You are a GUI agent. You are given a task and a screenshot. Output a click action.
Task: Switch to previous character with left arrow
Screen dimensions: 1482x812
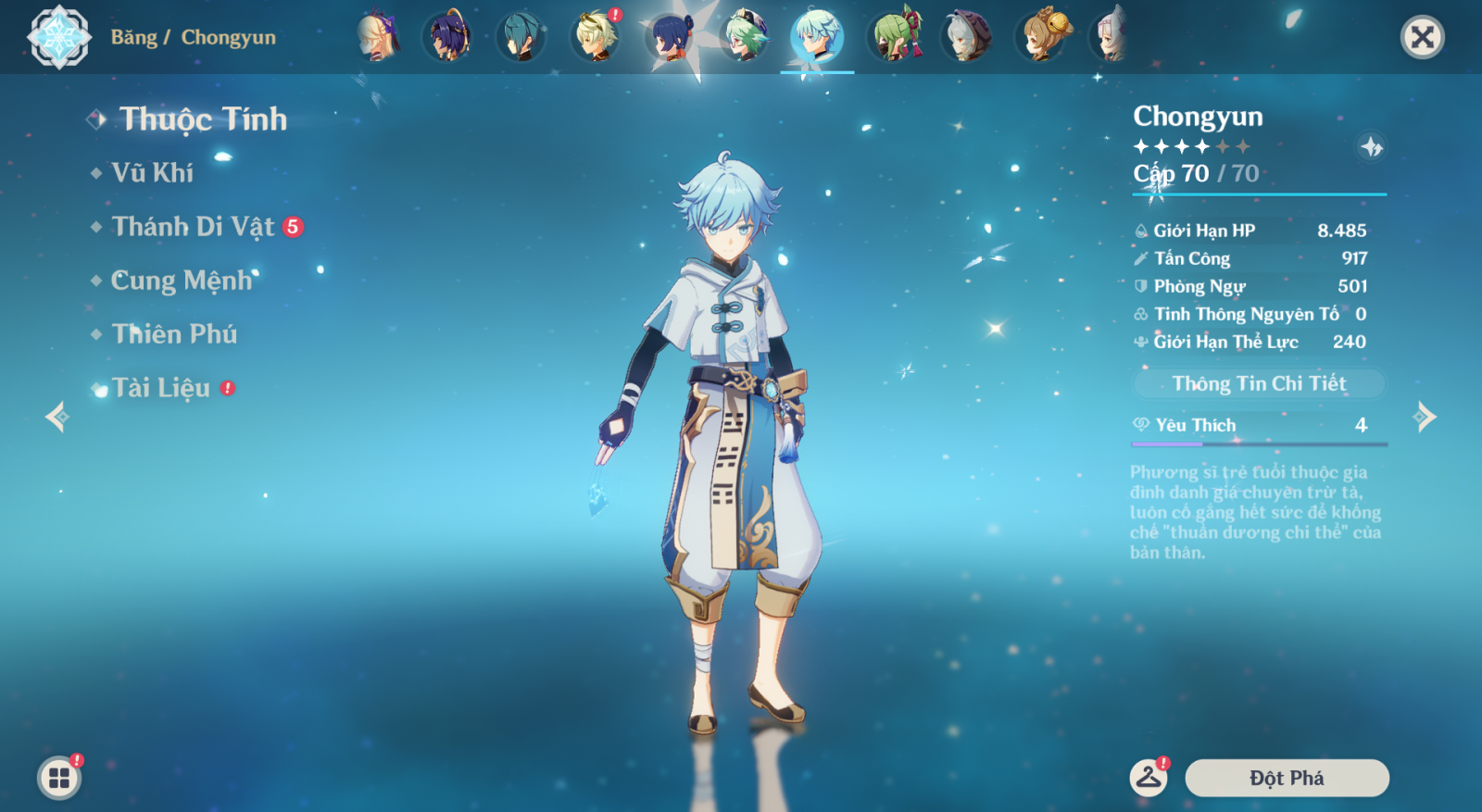[x=57, y=417]
